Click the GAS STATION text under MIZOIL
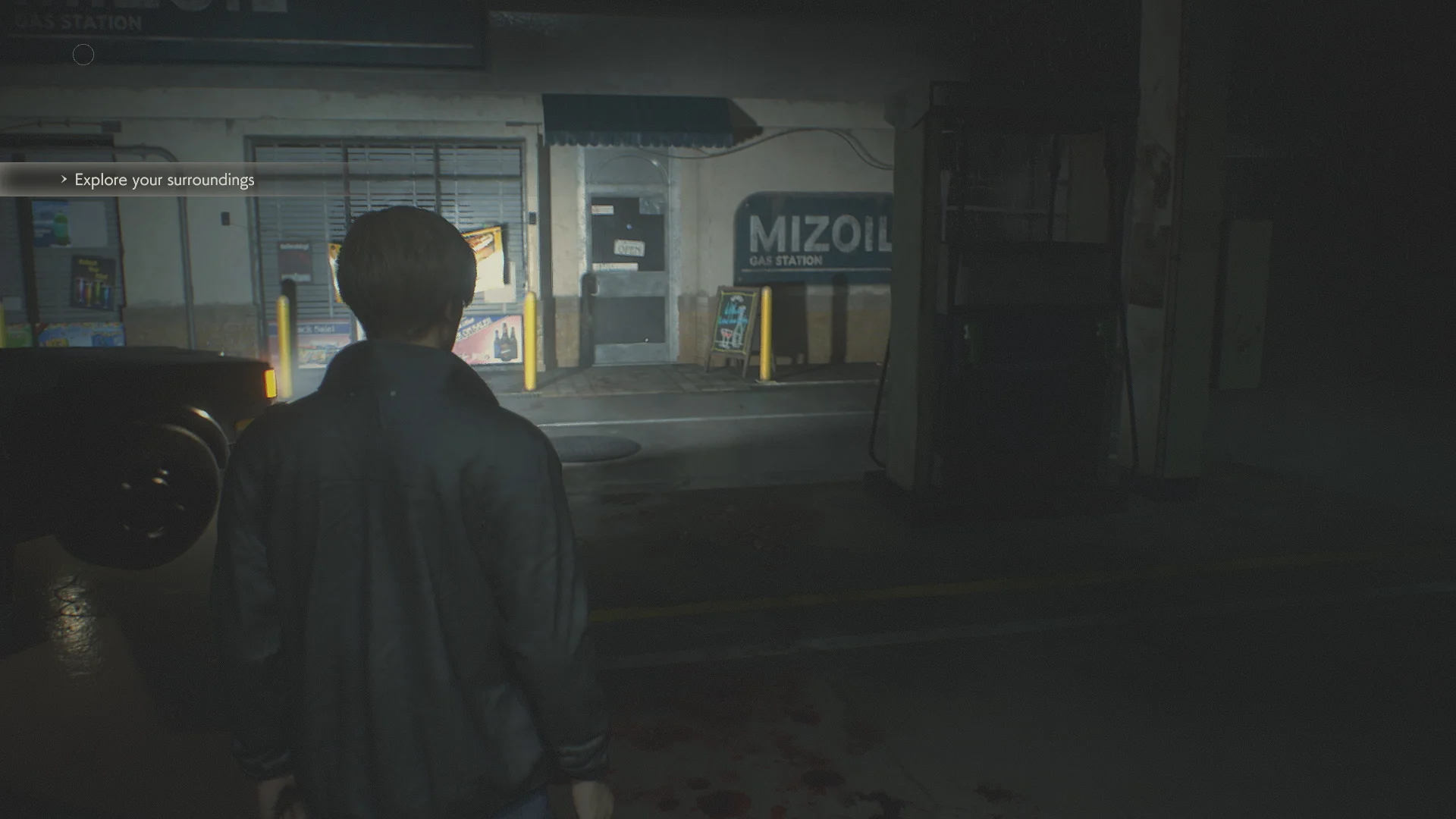The image size is (1456, 819). (x=785, y=260)
